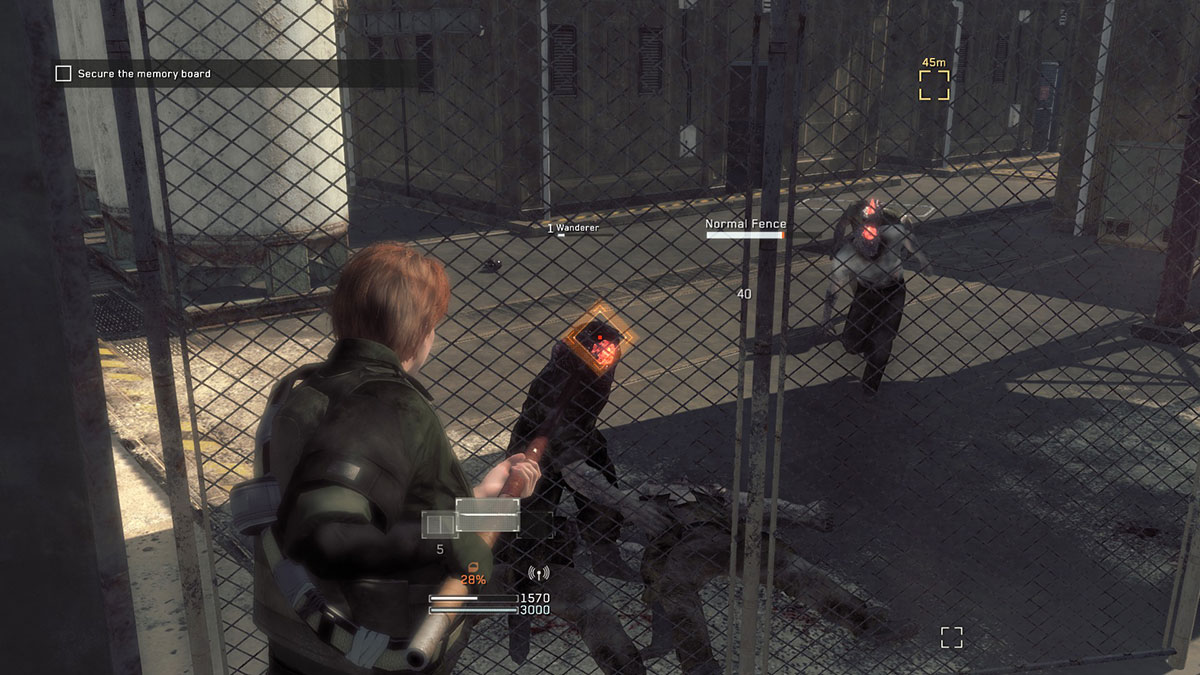
Task: Select the 45m waypoint marker
Action: pyautogui.click(x=935, y=85)
